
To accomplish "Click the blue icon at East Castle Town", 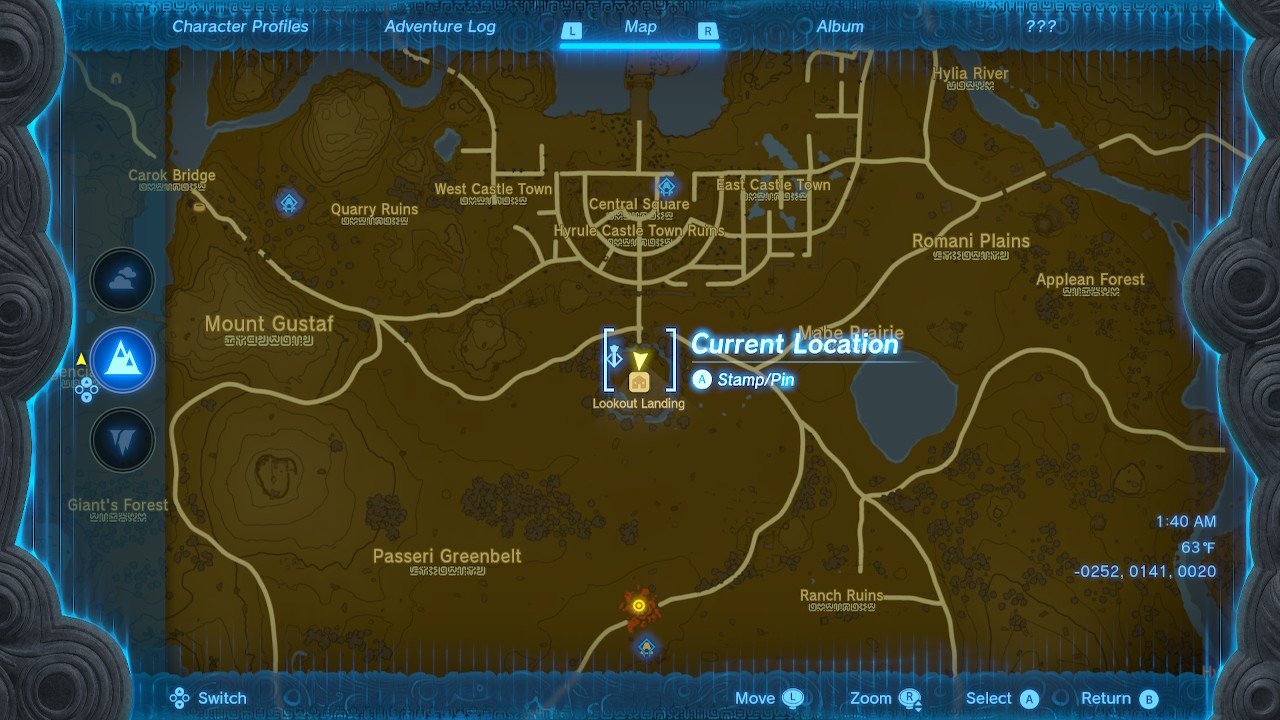I will pyautogui.click(x=666, y=186).
